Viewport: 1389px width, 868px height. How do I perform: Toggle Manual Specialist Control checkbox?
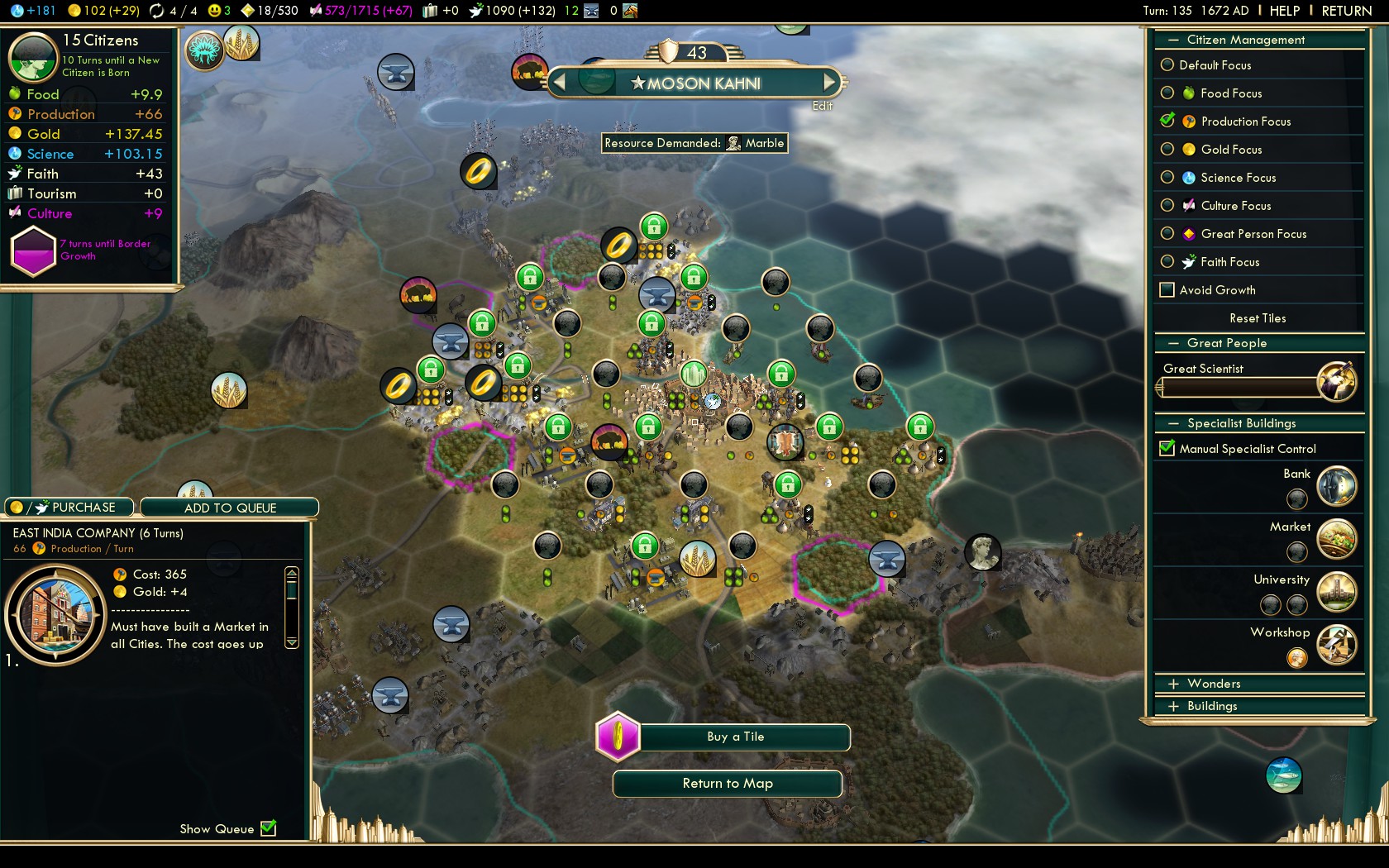[1167, 449]
